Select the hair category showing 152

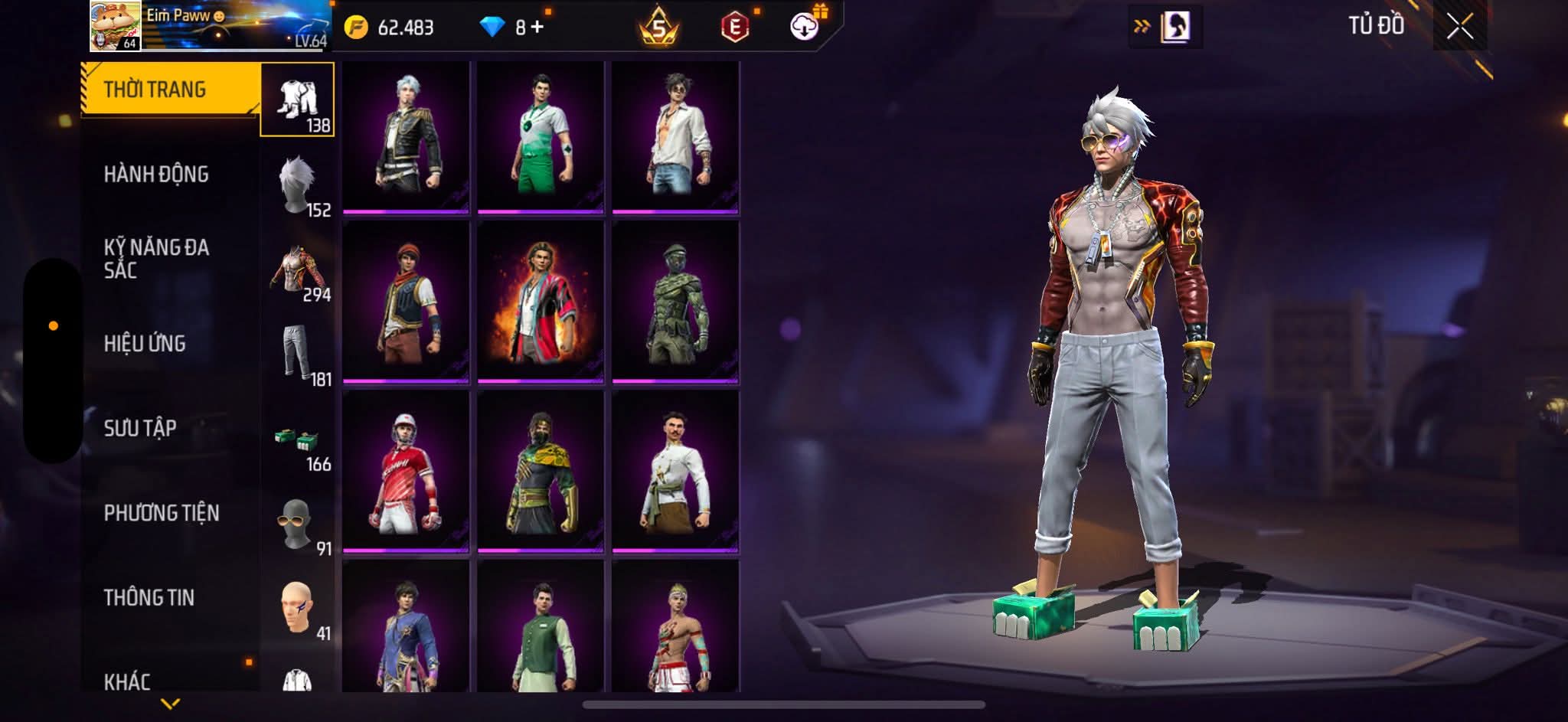297,185
